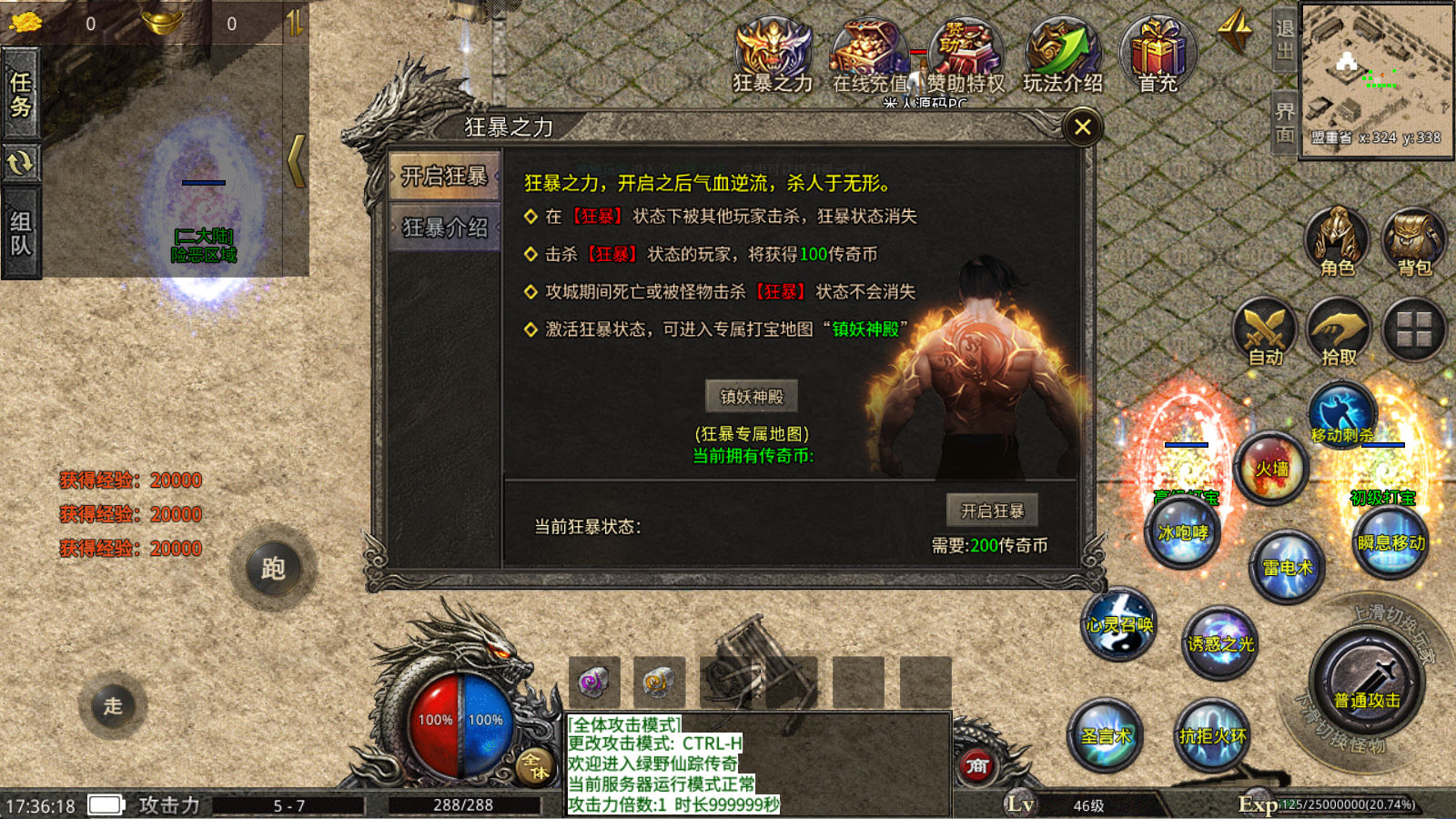Open the 赞助特权 privileges icon
The width and height of the screenshot is (1456, 819).
tap(966, 56)
